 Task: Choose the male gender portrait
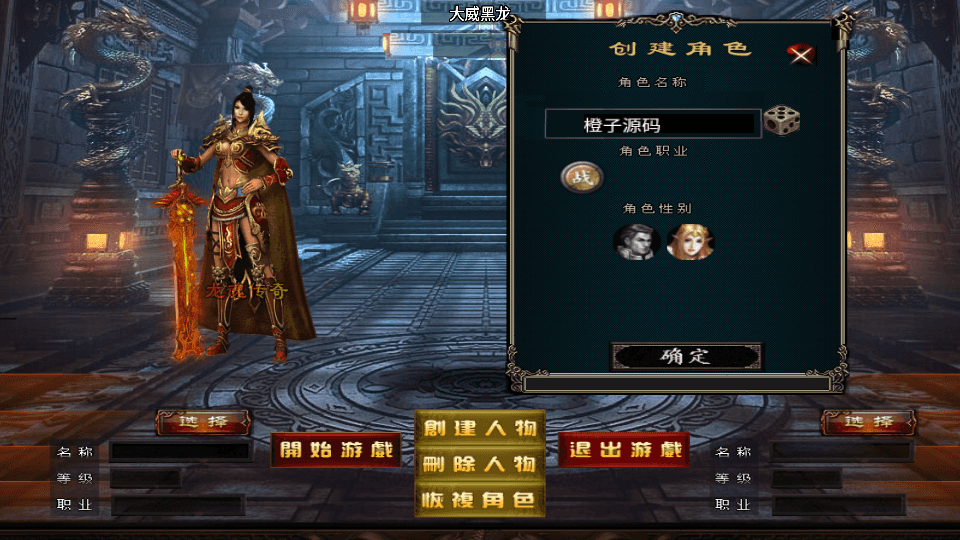click(x=635, y=241)
